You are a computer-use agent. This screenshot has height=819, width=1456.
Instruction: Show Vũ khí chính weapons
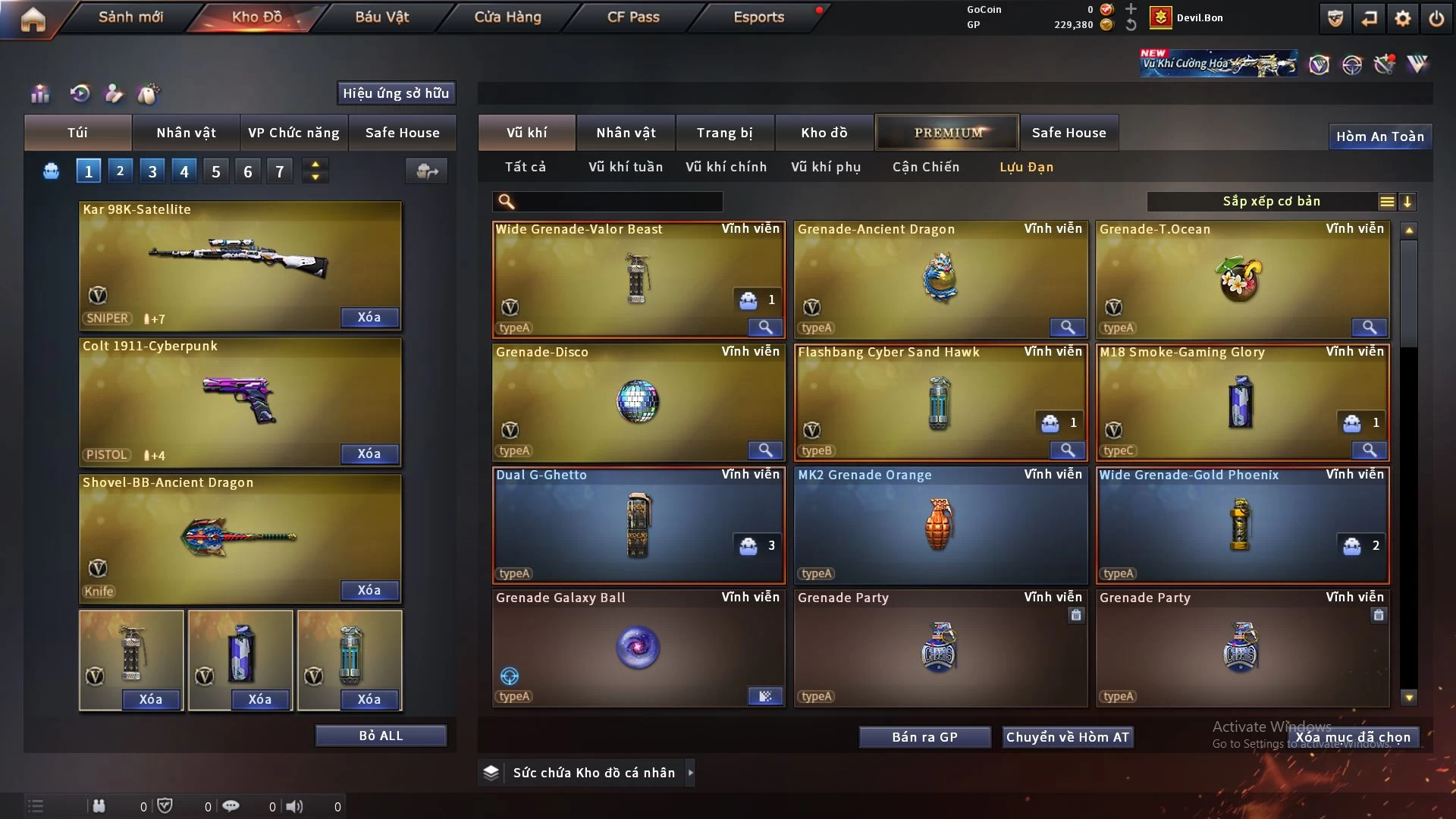pyautogui.click(x=726, y=167)
